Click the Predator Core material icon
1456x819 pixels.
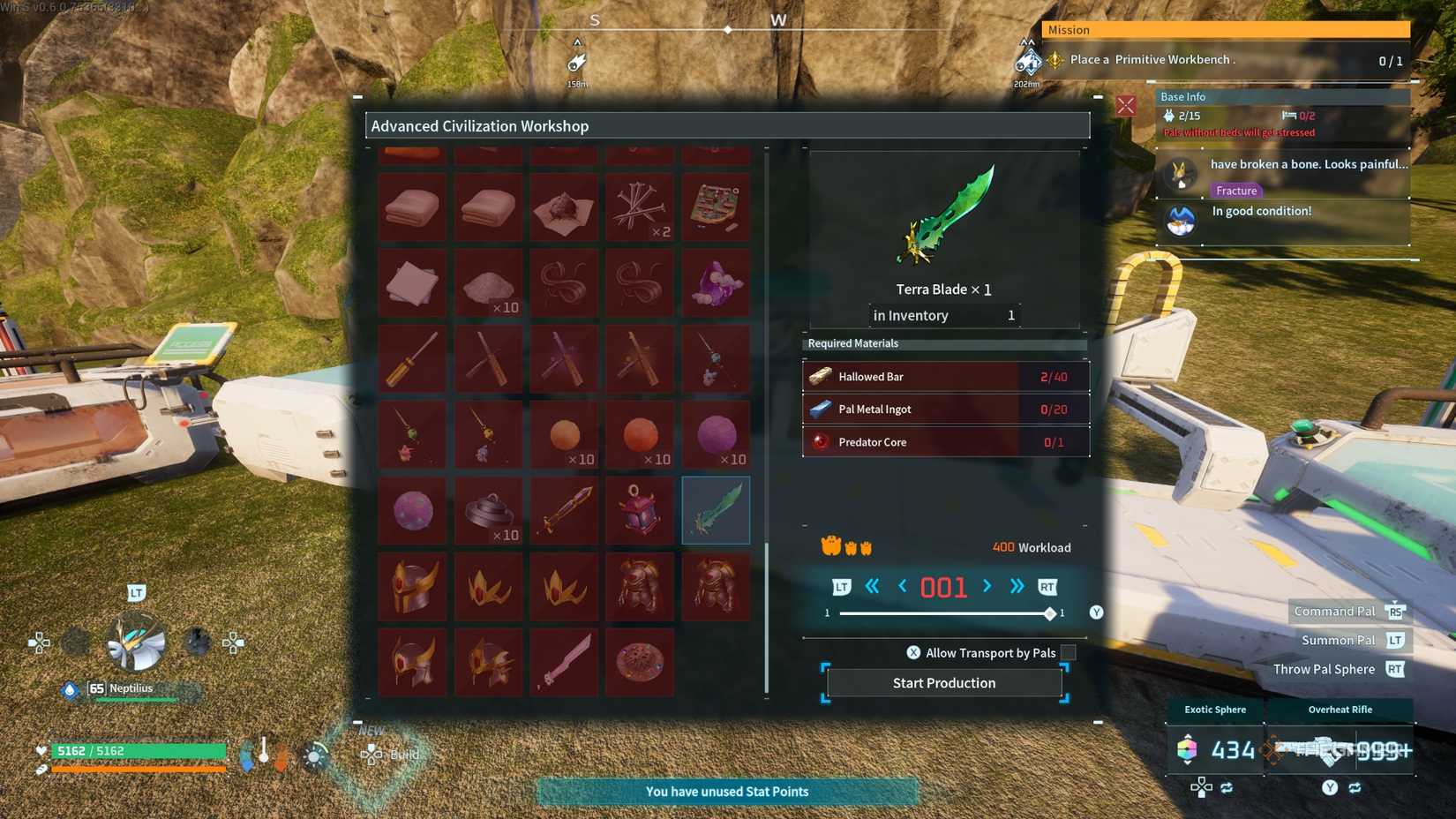(x=818, y=441)
